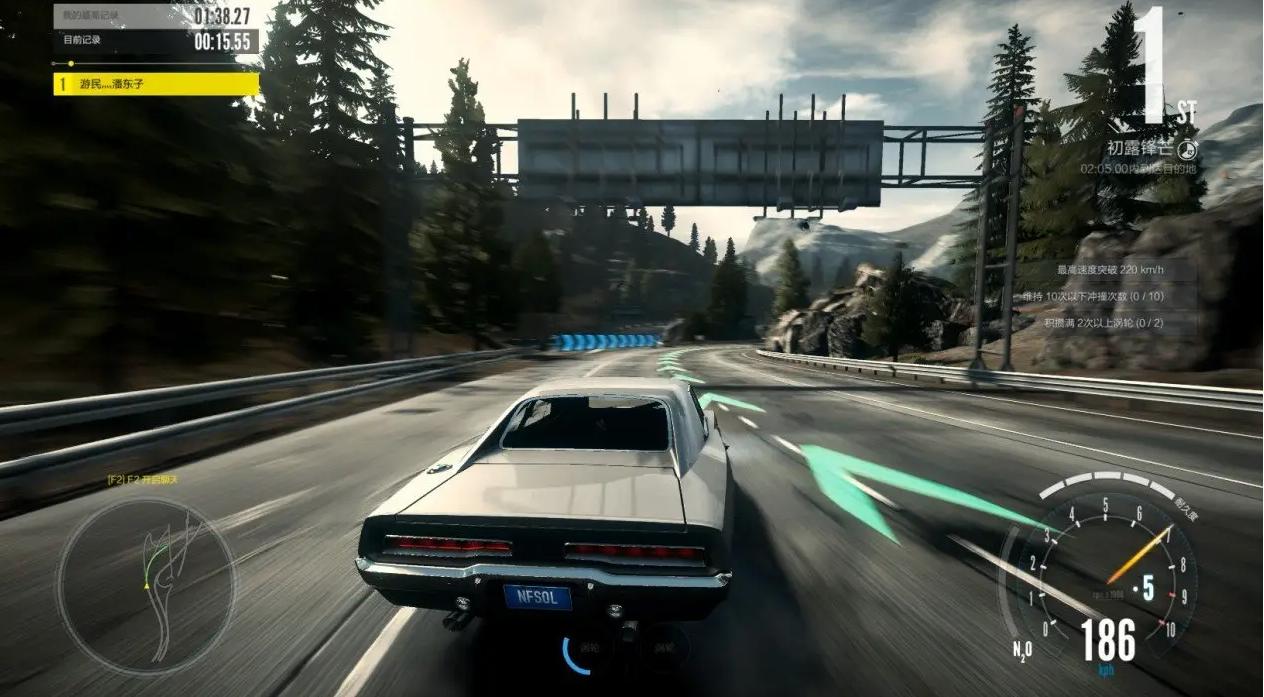The height and width of the screenshot is (697, 1264).
Task: Activate the turbo icon with blue arc
Action: tap(587, 649)
